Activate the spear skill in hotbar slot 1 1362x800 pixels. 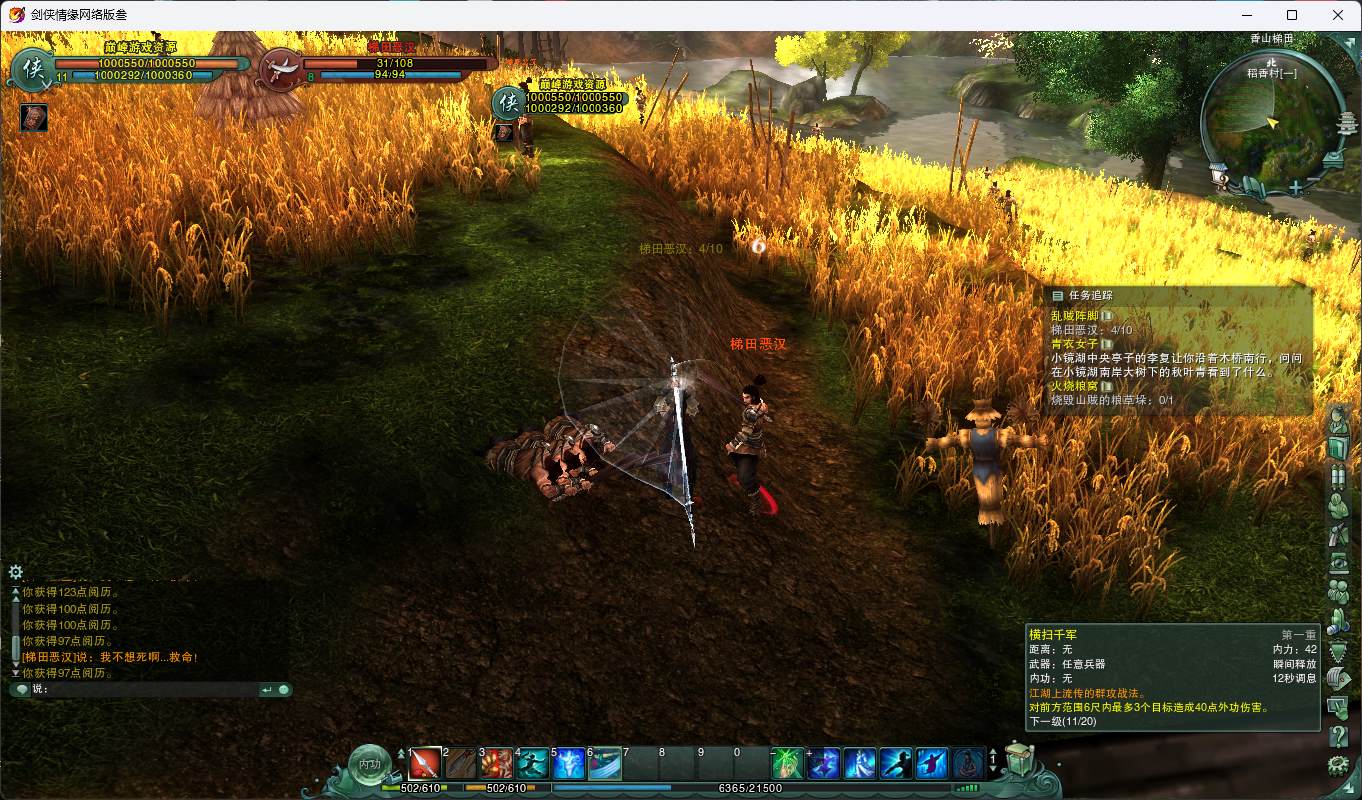click(425, 764)
